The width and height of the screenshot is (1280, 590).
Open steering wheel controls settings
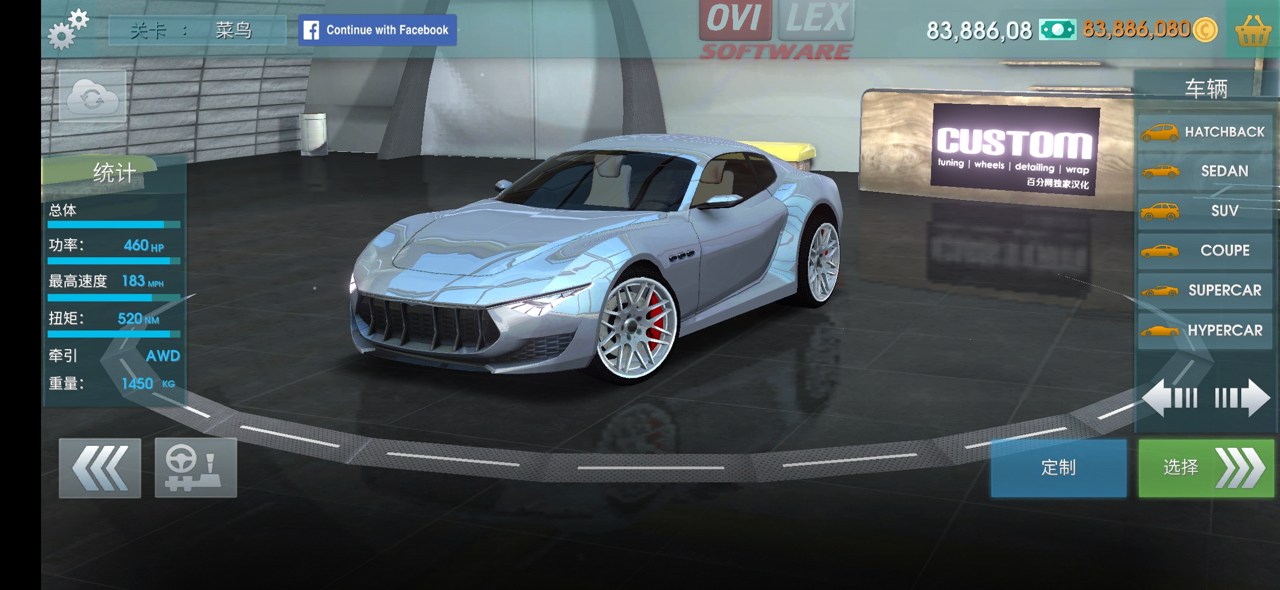(195, 467)
